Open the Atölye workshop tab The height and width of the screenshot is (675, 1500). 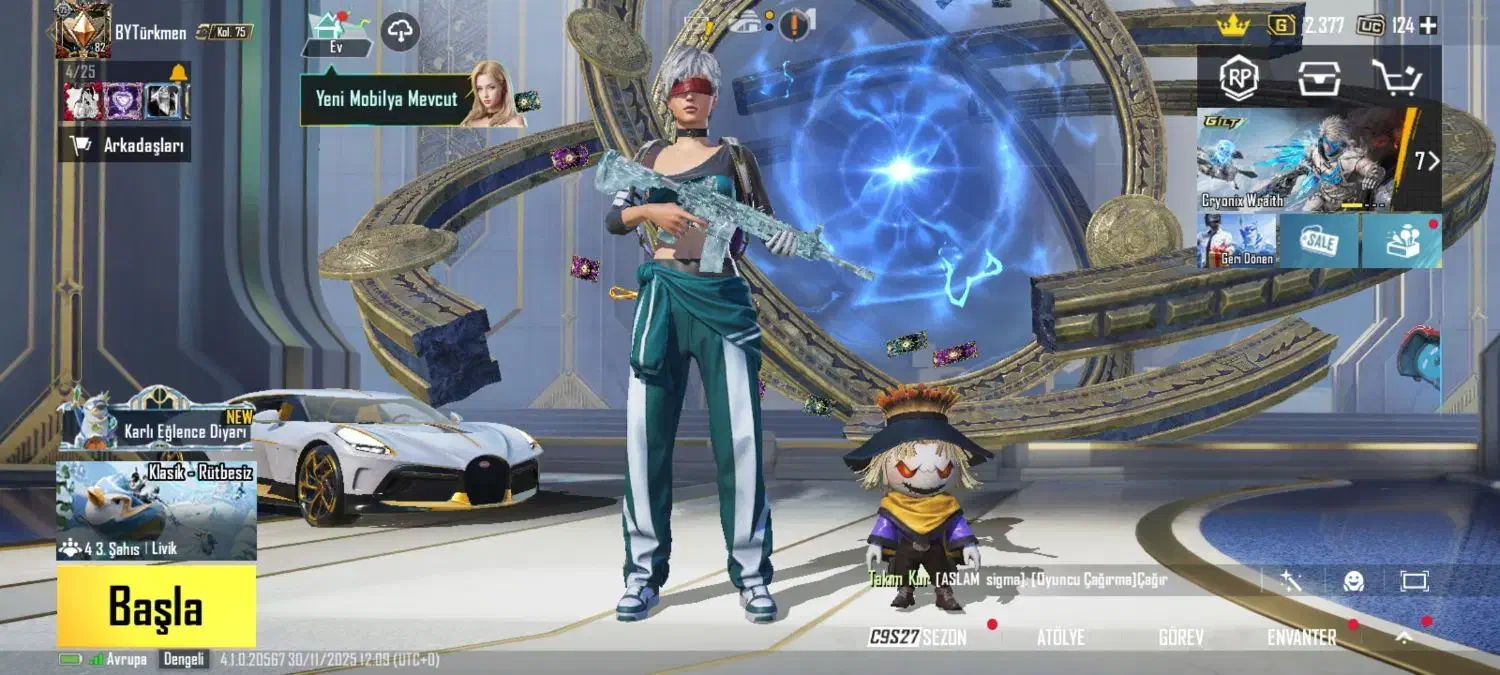coord(1060,637)
